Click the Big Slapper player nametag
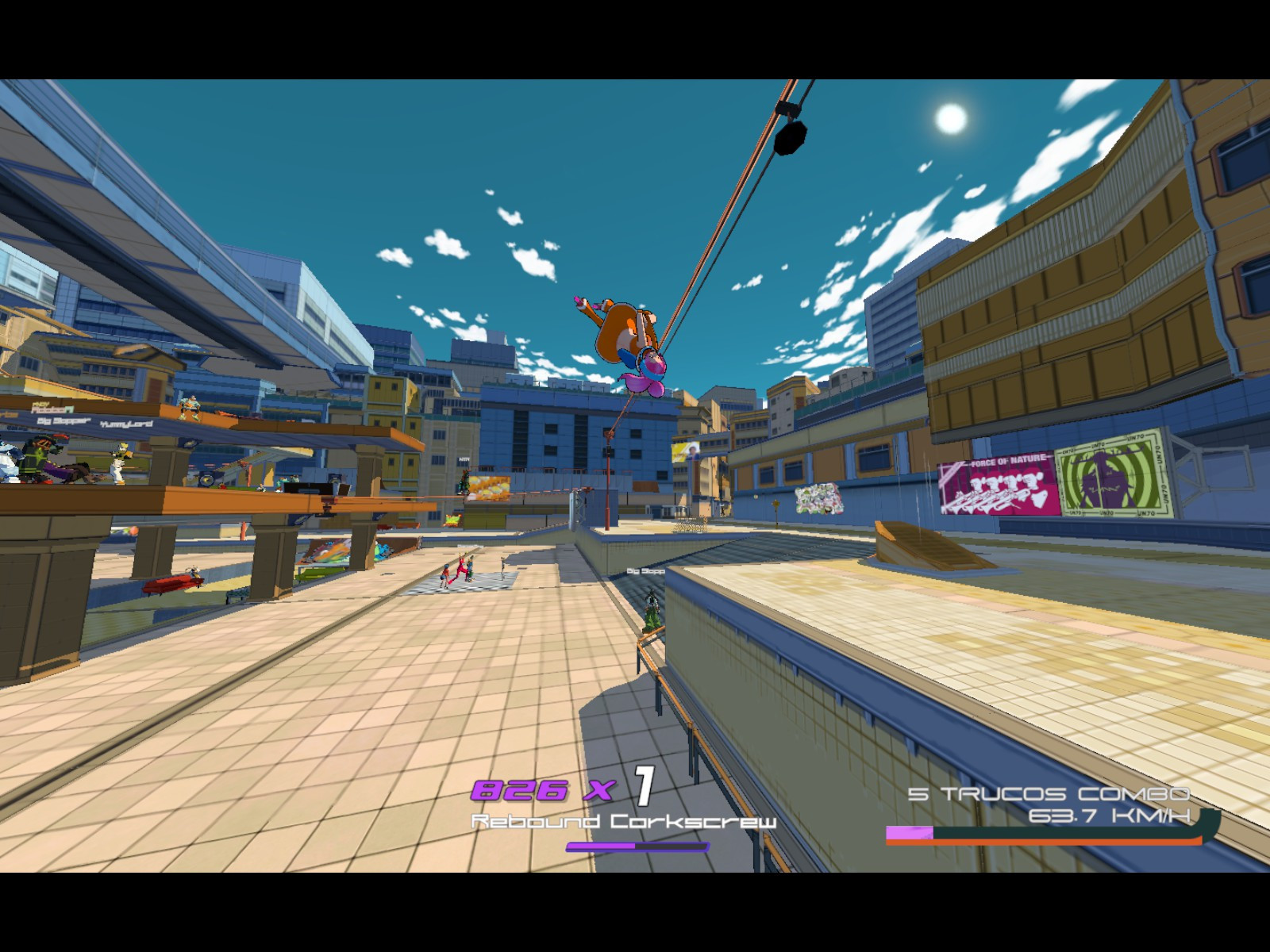 point(63,420)
